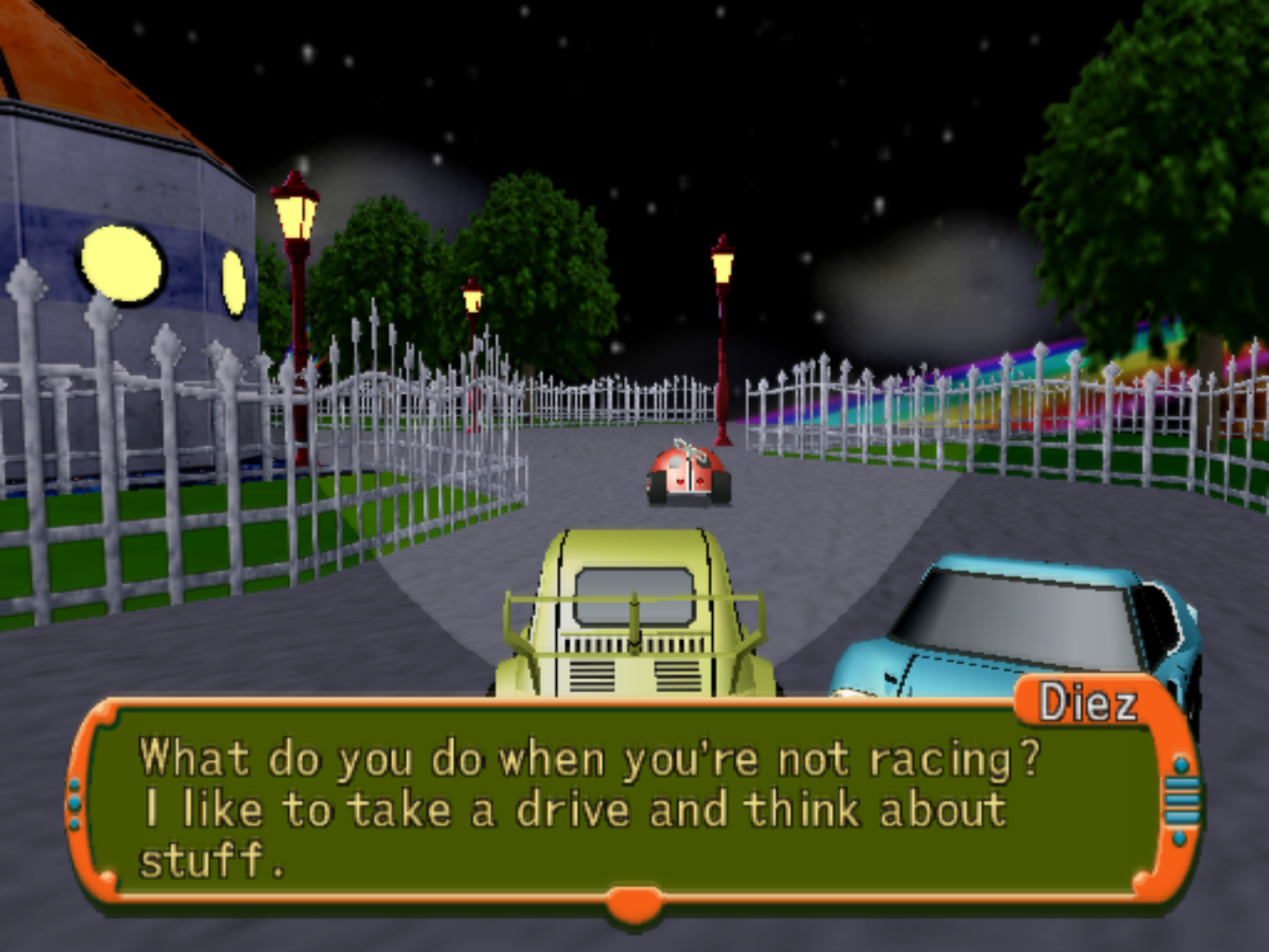Click the blue striped dialogue scroll indicator
Viewport: 1269px width, 952px height.
(1182, 800)
